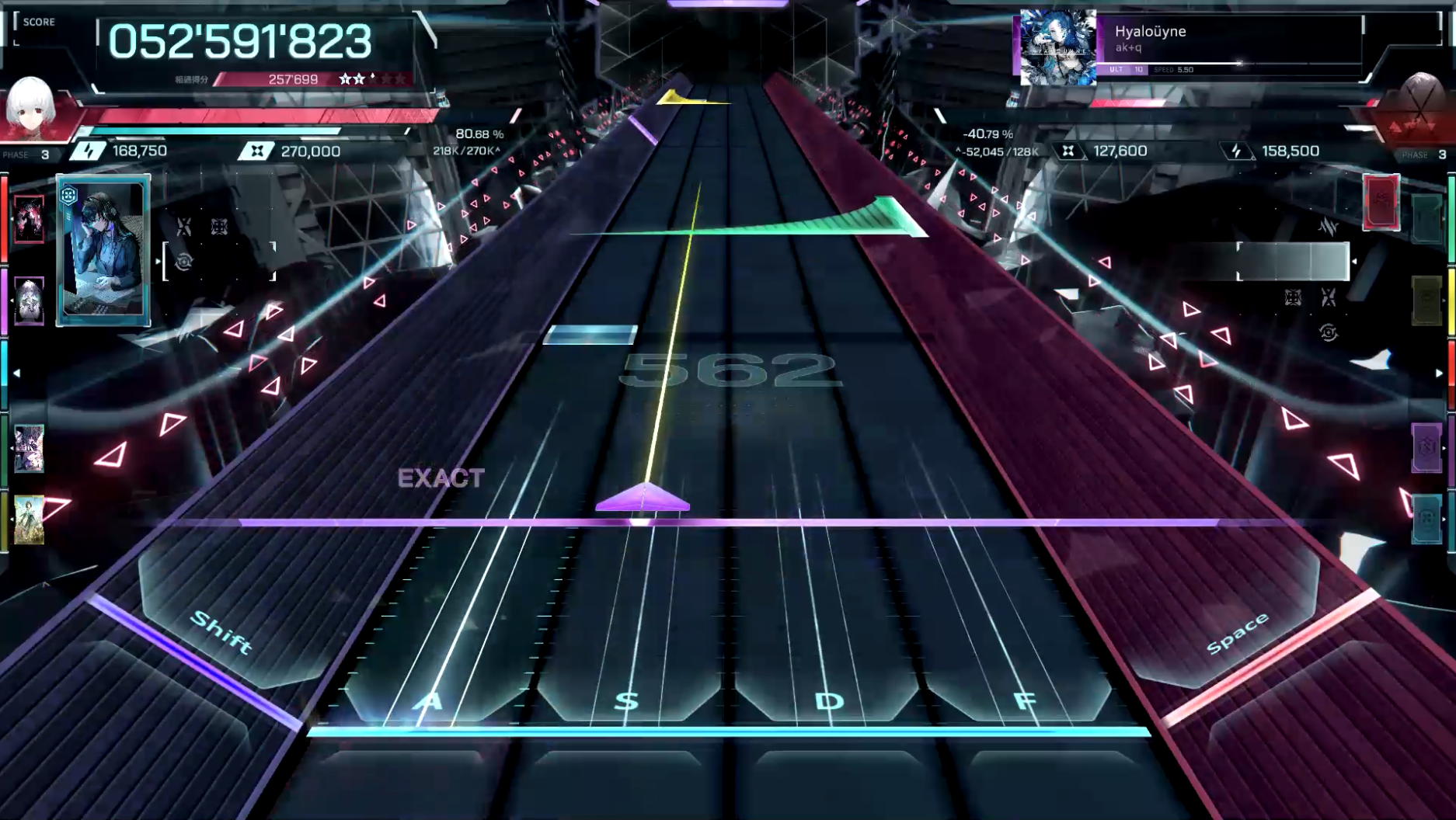Viewport: 1456px width, 820px height.
Task: Select the large headphone girl card
Action: pos(103,250)
